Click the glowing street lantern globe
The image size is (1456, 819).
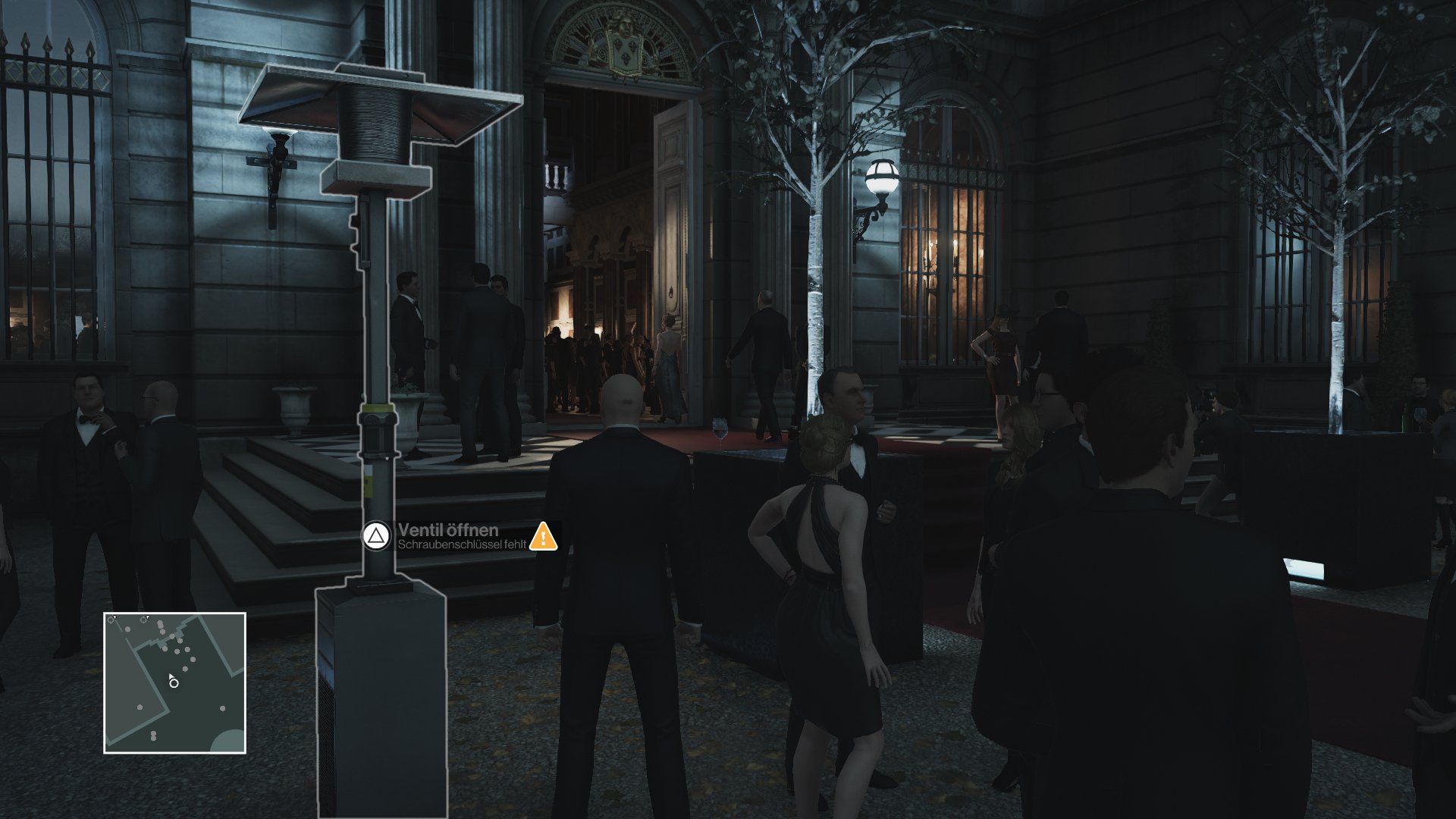(x=882, y=176)
